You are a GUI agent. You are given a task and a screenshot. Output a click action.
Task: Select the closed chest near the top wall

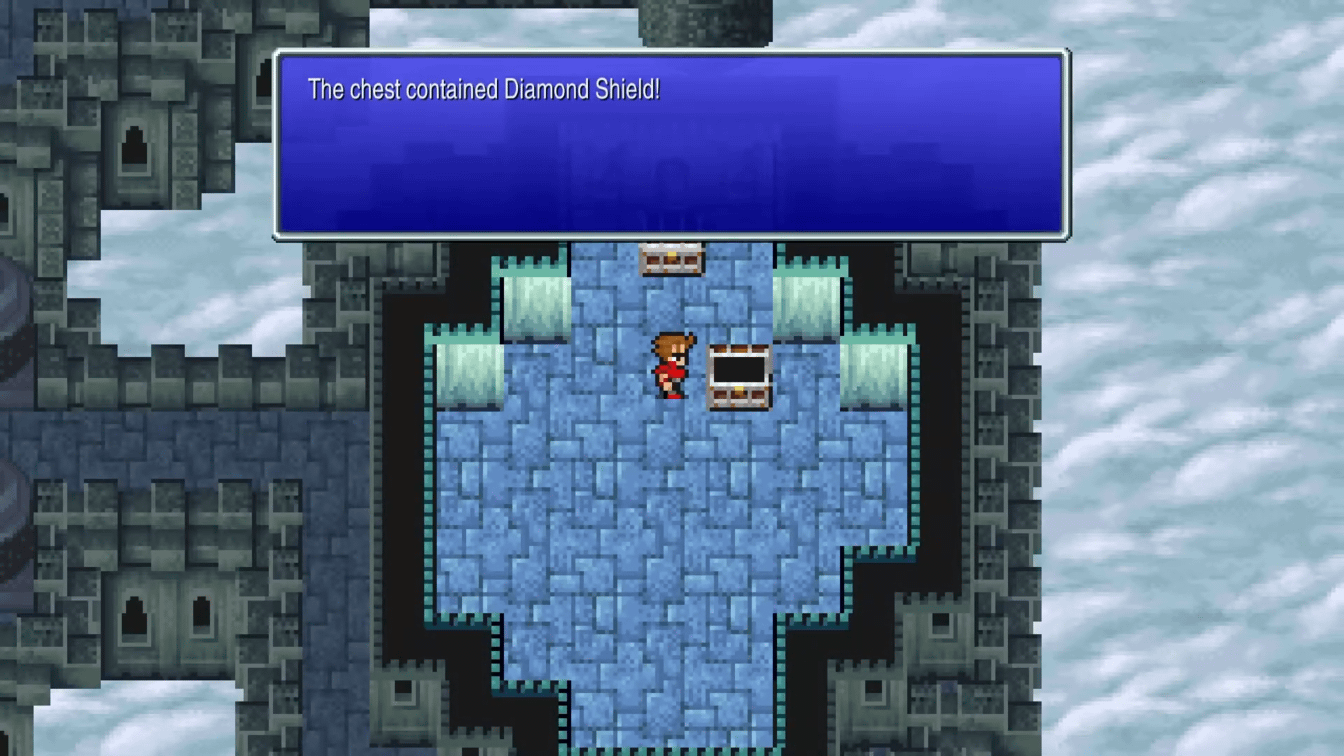tap(671, 260)
